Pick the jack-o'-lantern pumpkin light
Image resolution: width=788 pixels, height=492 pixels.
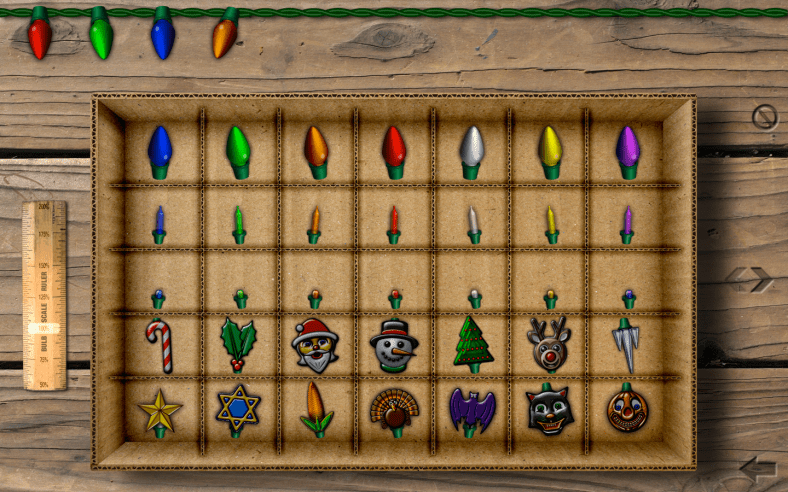point(627,408)
